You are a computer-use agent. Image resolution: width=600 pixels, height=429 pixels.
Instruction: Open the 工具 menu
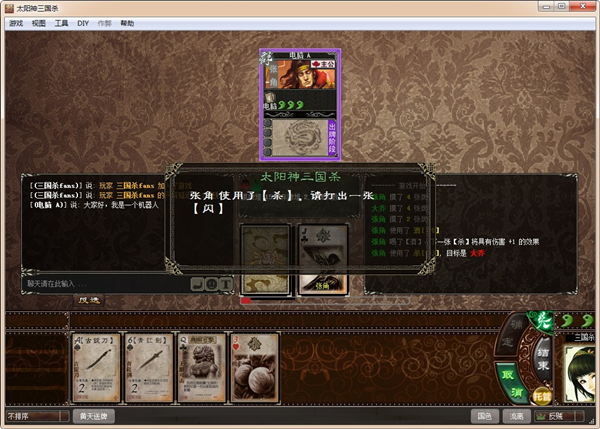tap(62, 21)
